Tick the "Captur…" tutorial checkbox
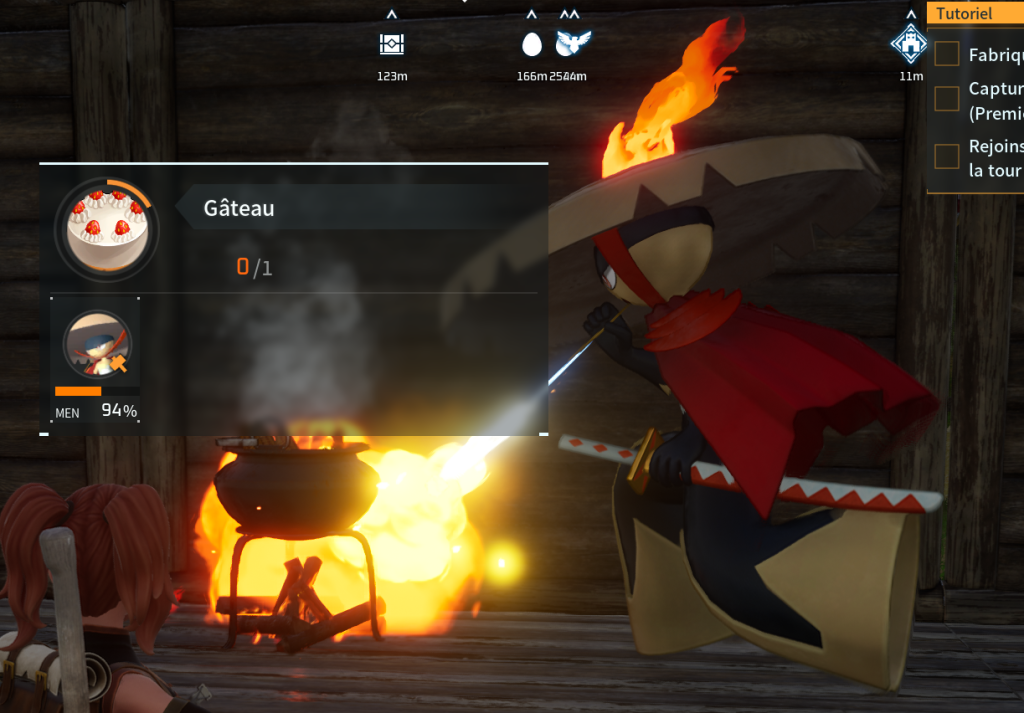This screenshot has width=1024, height=713. click(x=946, y=98)
